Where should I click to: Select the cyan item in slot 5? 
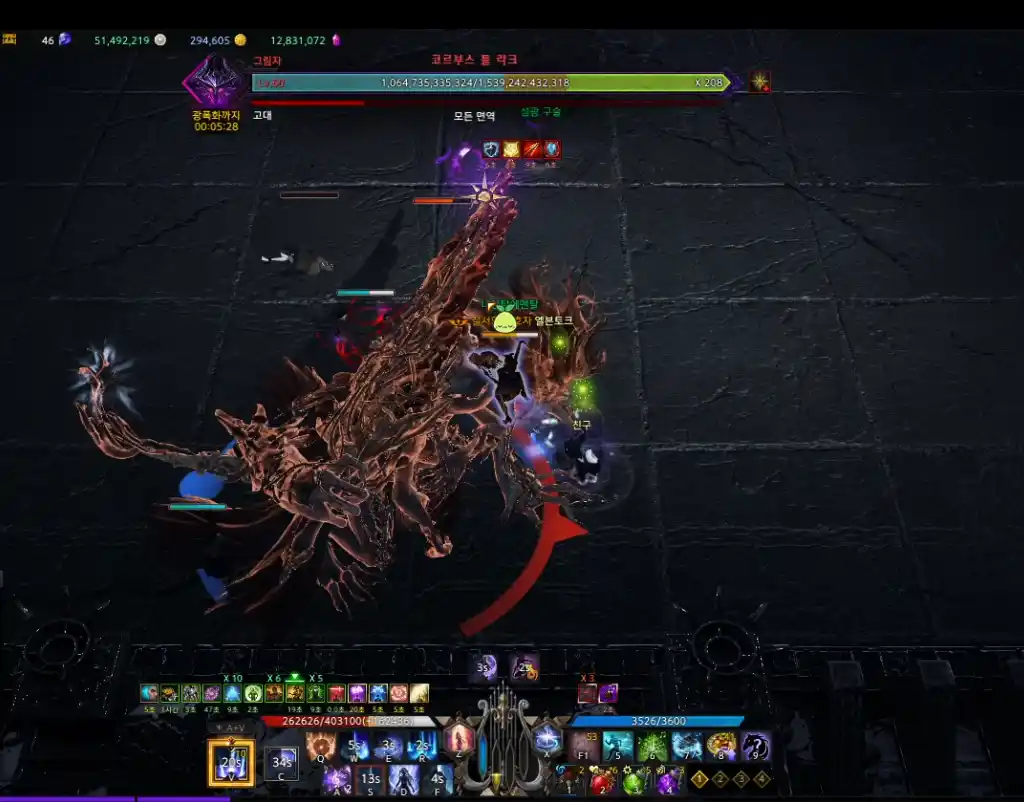click(x=618, y=746)
